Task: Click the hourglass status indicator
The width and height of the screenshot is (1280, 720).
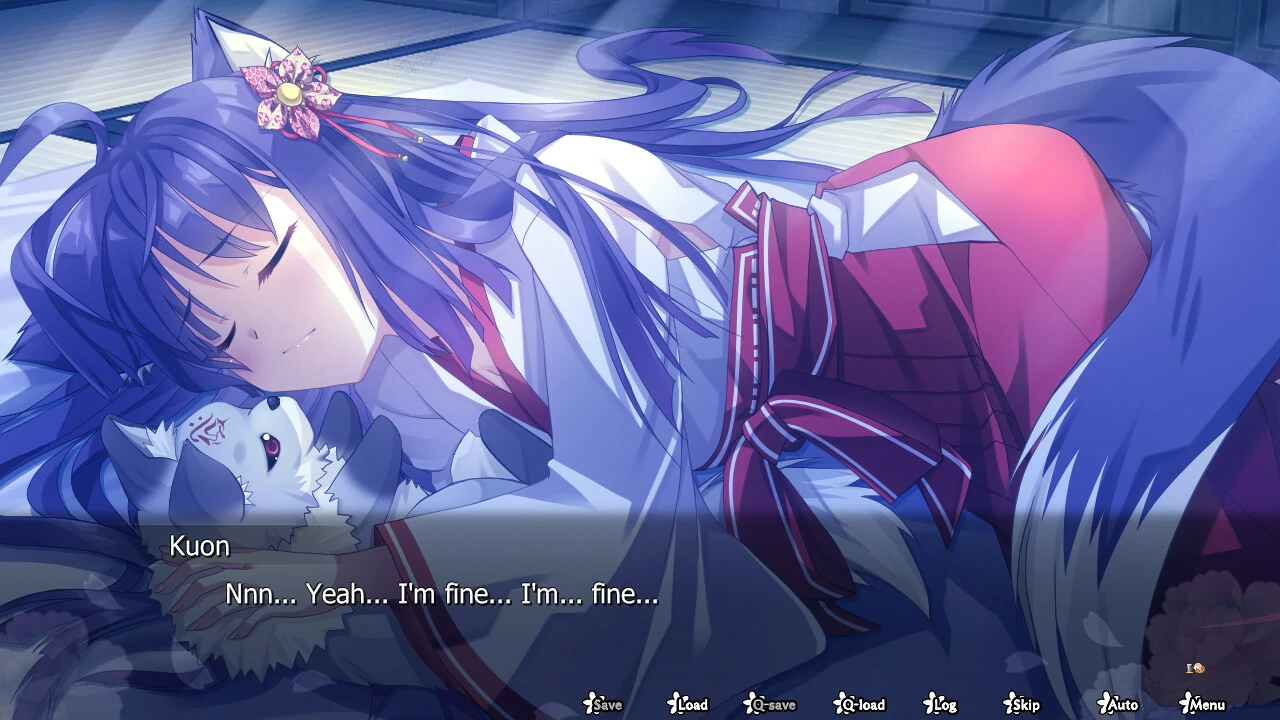Action: pos(1189,668)
